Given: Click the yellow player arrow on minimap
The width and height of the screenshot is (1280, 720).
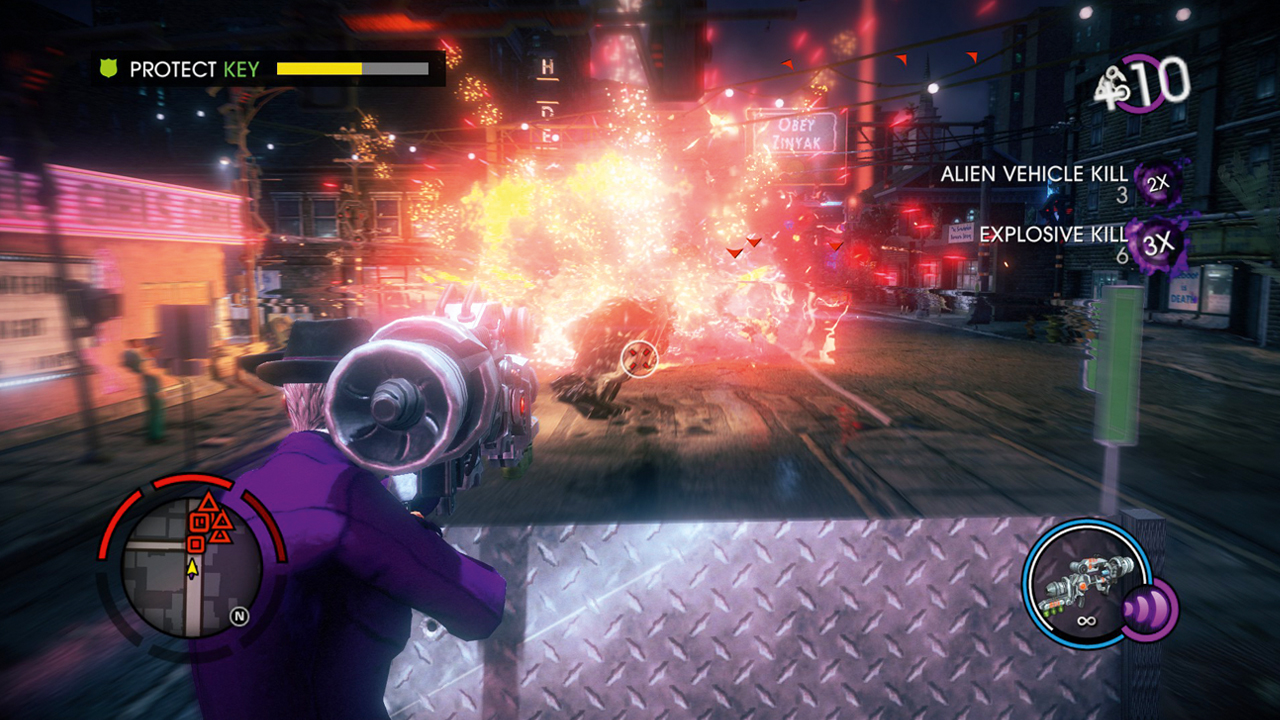Looking at the screenshot, I should (192, 567).
